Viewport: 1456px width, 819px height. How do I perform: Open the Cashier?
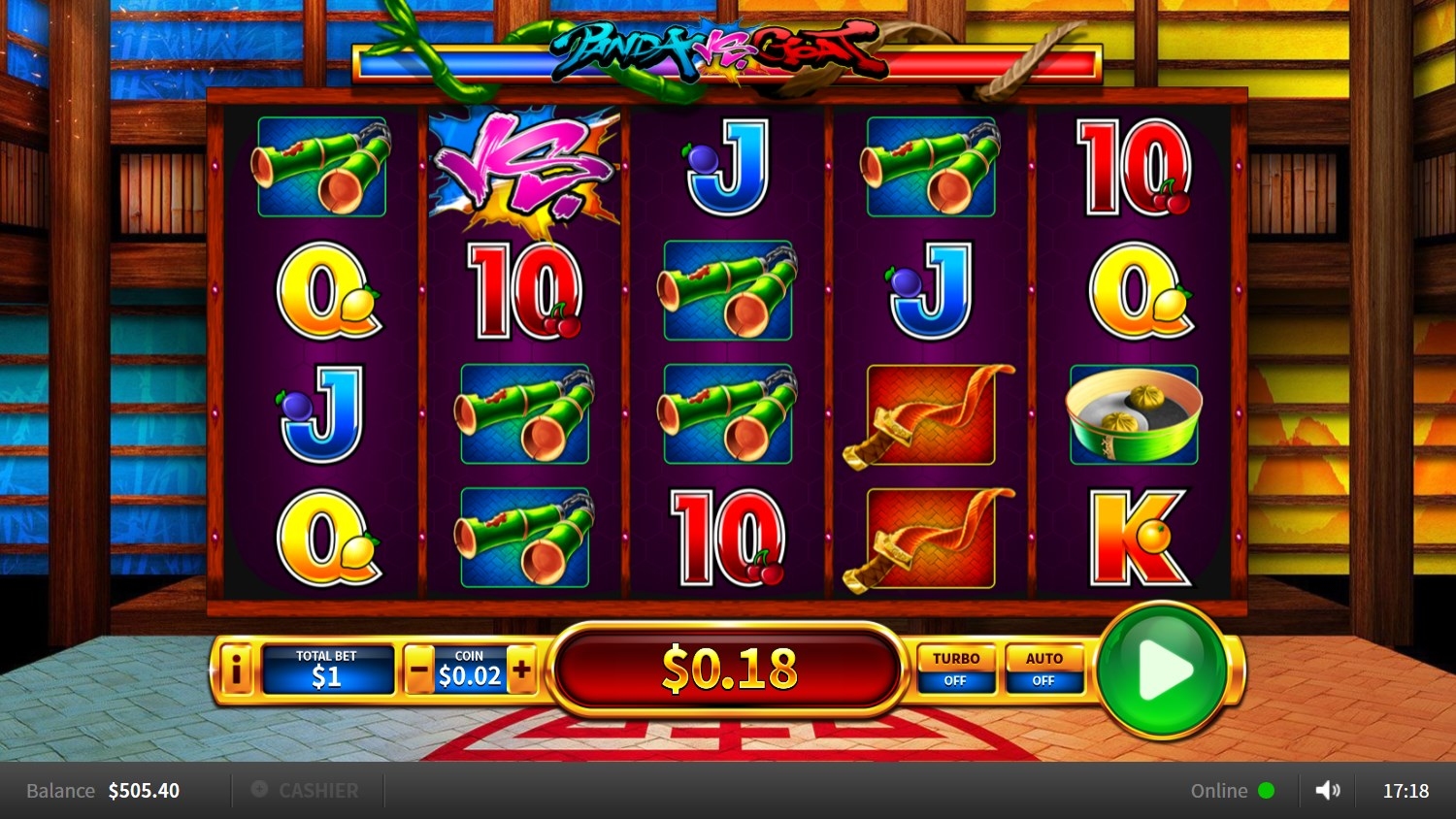pos(306,791)
